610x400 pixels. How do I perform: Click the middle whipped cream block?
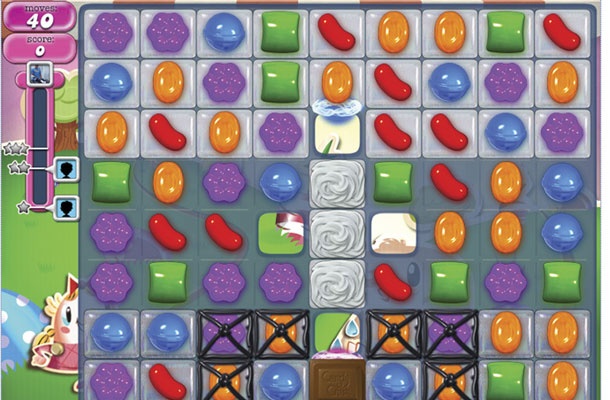tap(333, 232)
